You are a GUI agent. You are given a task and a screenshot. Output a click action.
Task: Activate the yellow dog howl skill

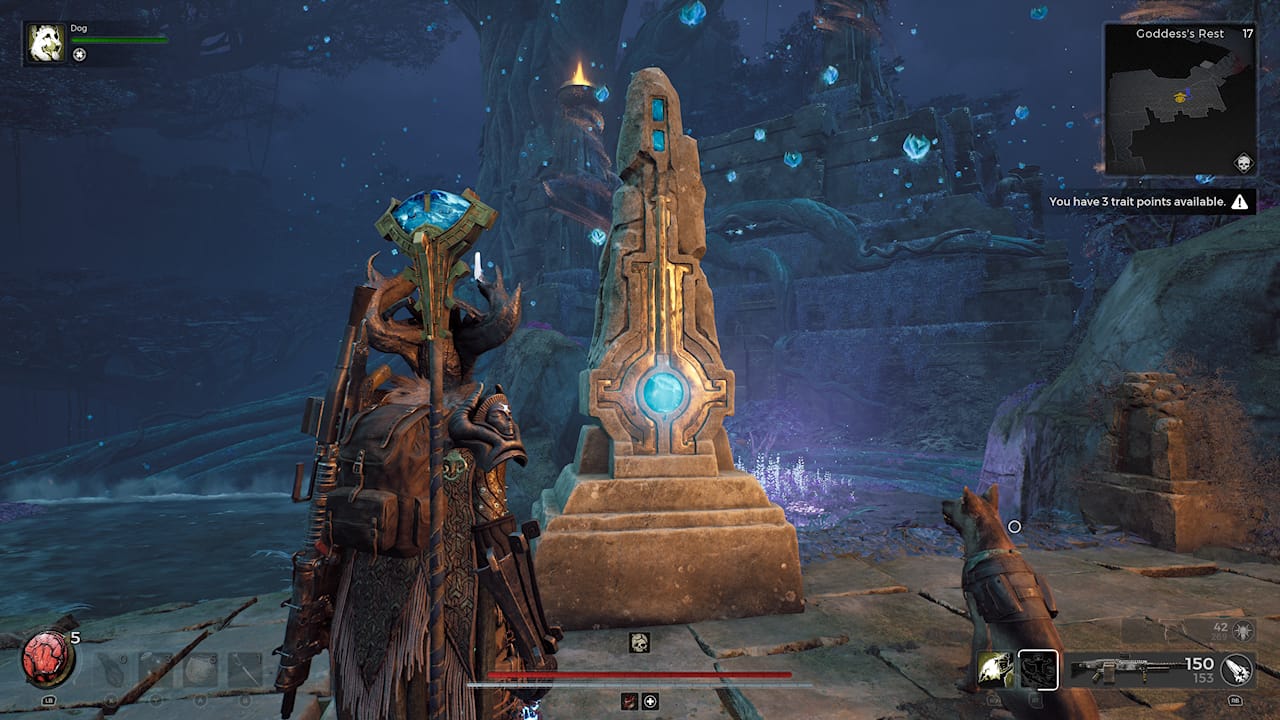point(996,670)
